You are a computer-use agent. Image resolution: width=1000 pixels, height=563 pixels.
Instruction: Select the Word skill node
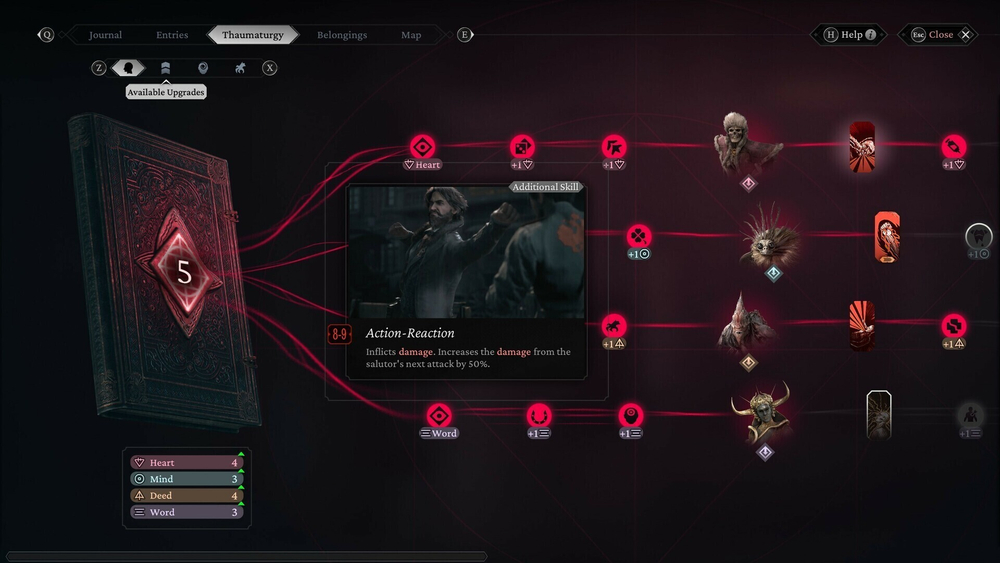tap(439, 415)
